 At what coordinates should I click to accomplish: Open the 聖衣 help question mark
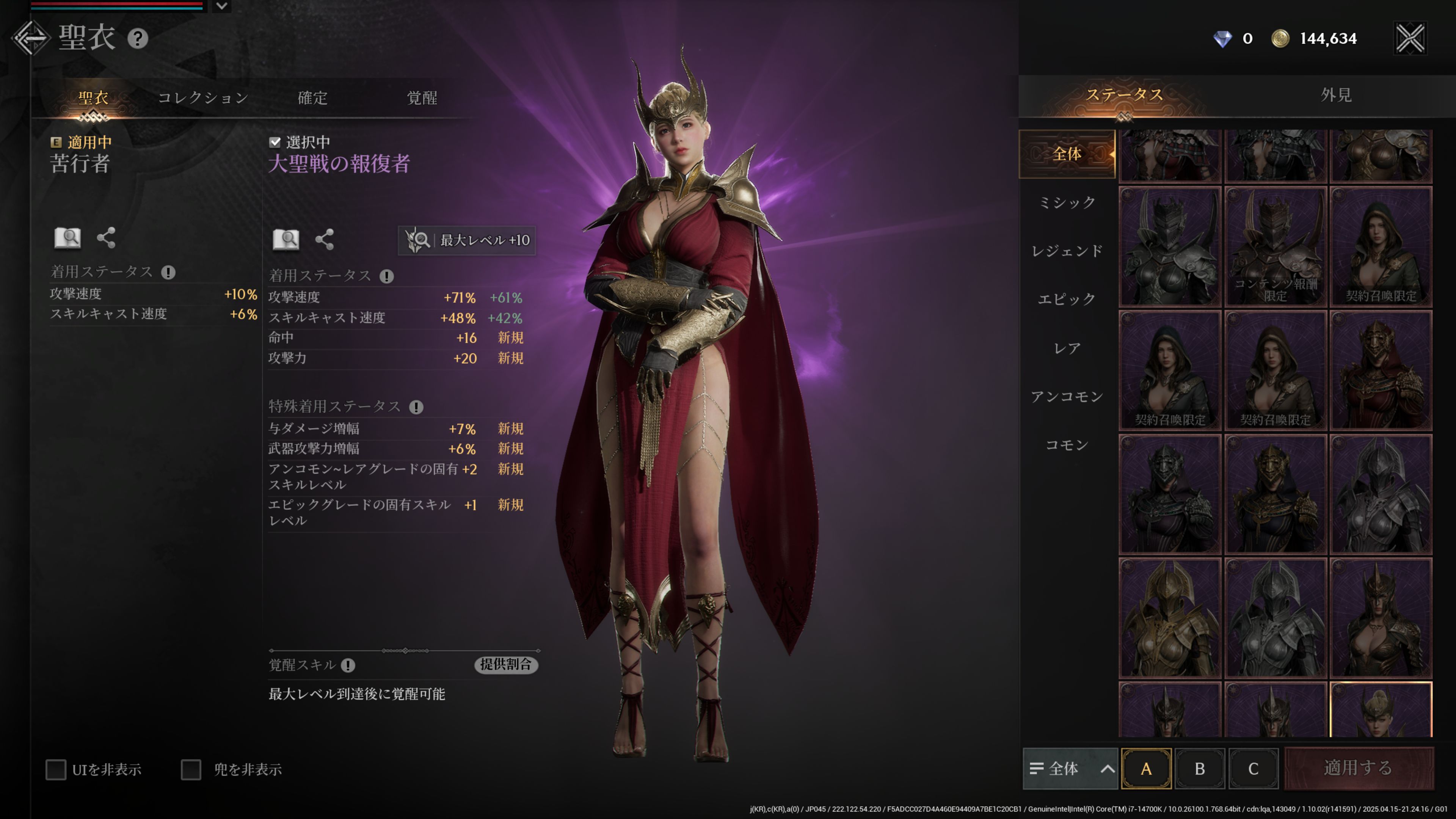137,38
